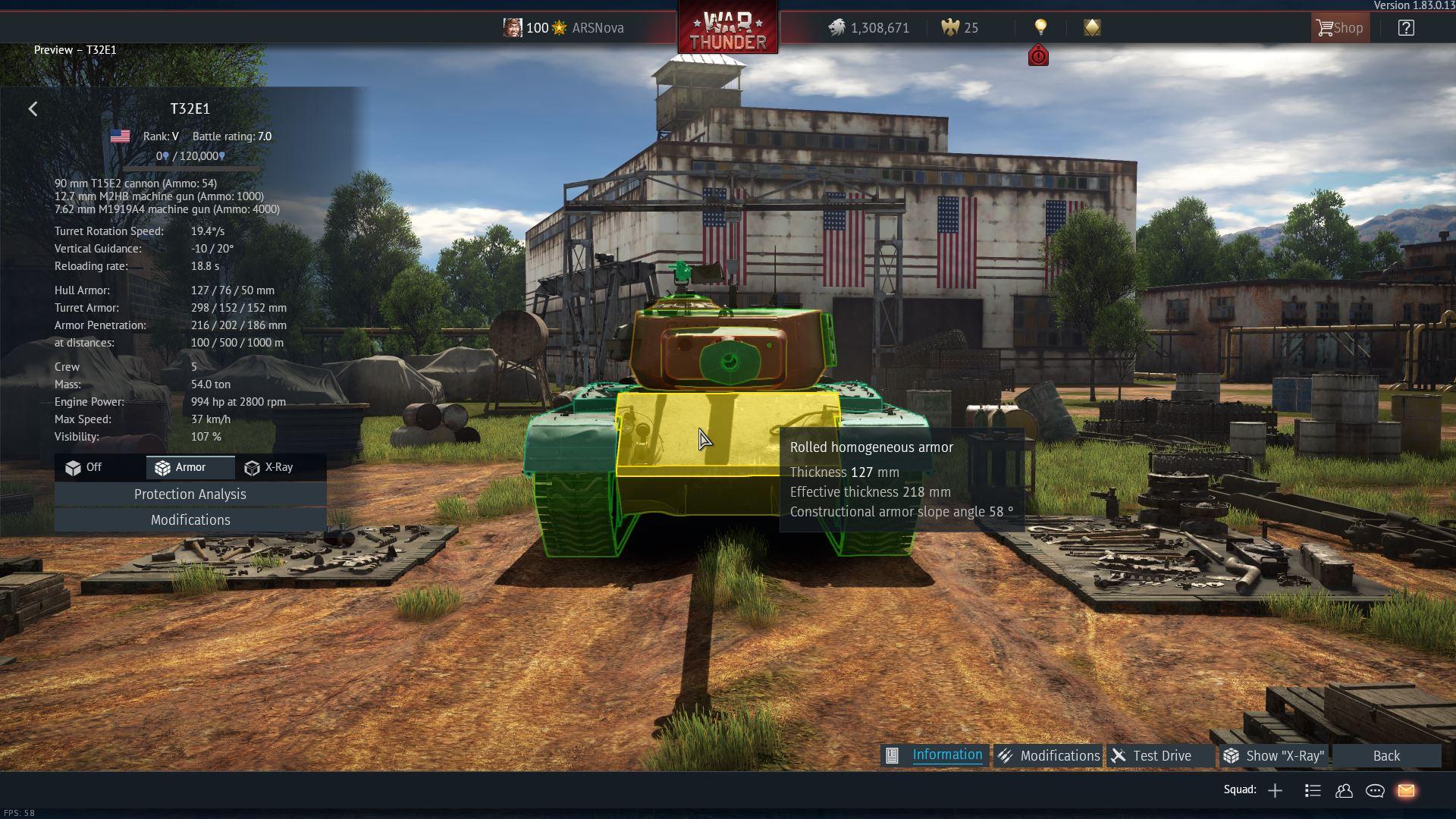Open the mail envelope
The width and height of the screenshot is (1456, 819).
1406,791
